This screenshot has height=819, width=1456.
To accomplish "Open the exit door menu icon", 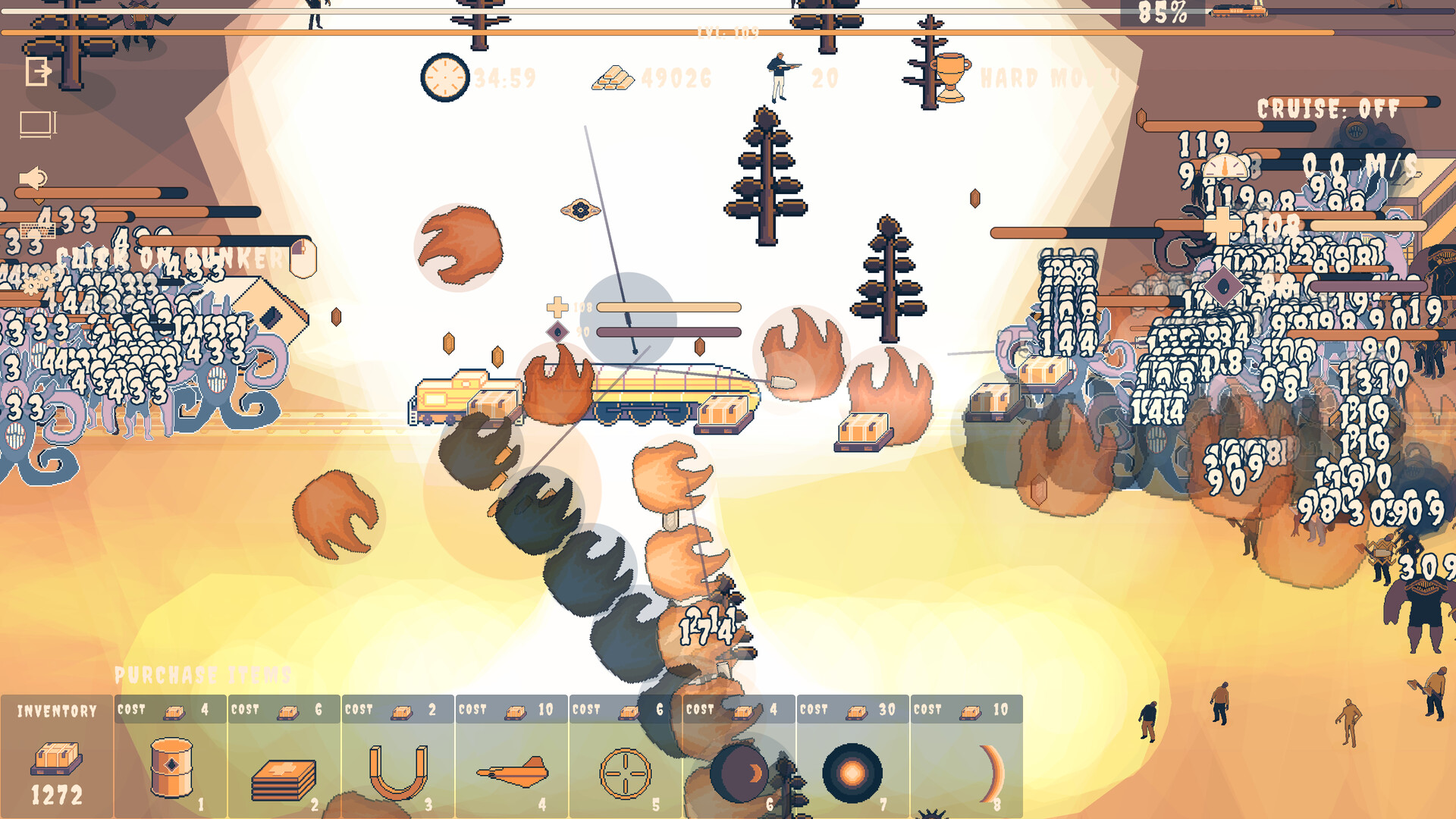I will tap(38, 72).
